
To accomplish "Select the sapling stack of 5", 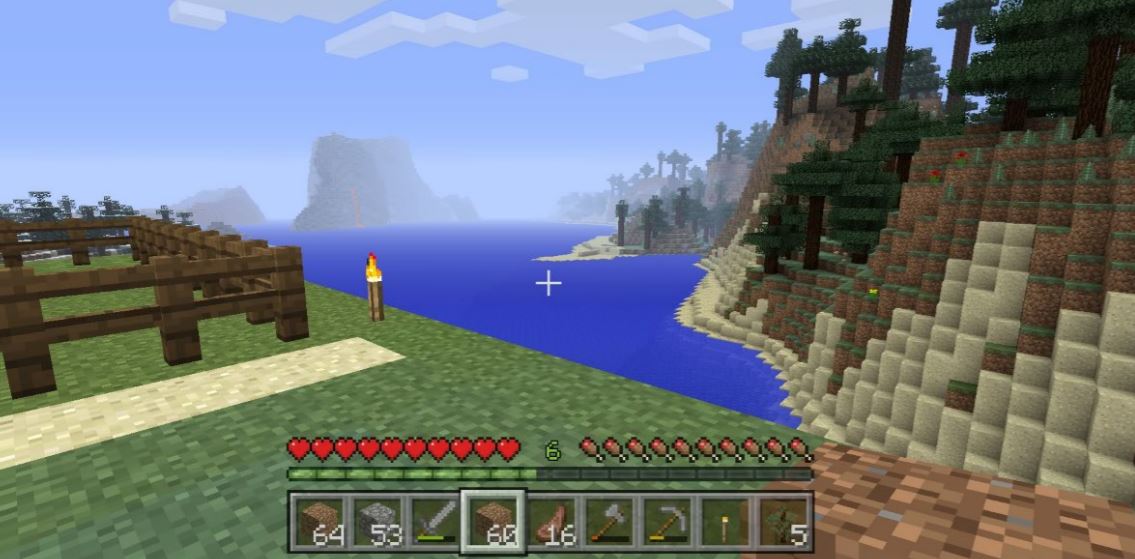I will click(x=781, y=521).
